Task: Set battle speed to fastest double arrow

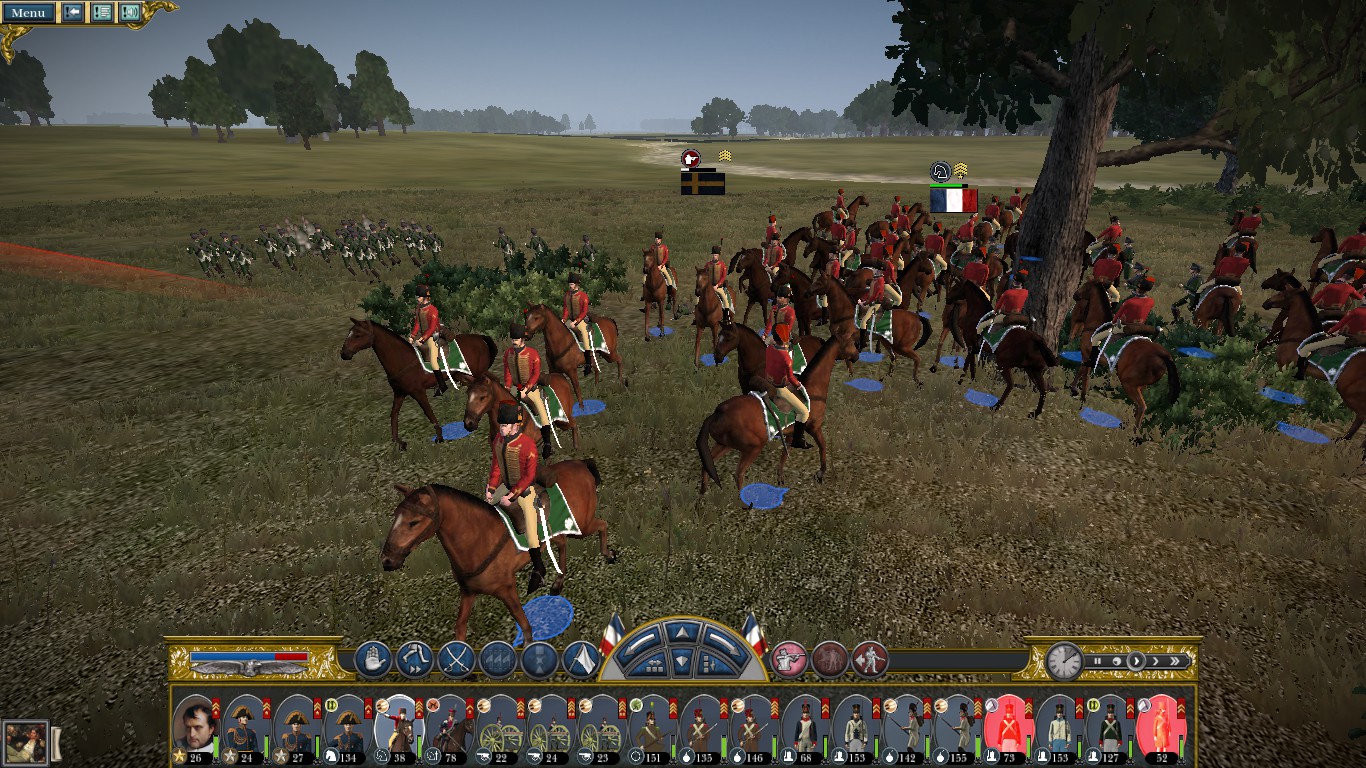Action: pos(1177,661)
